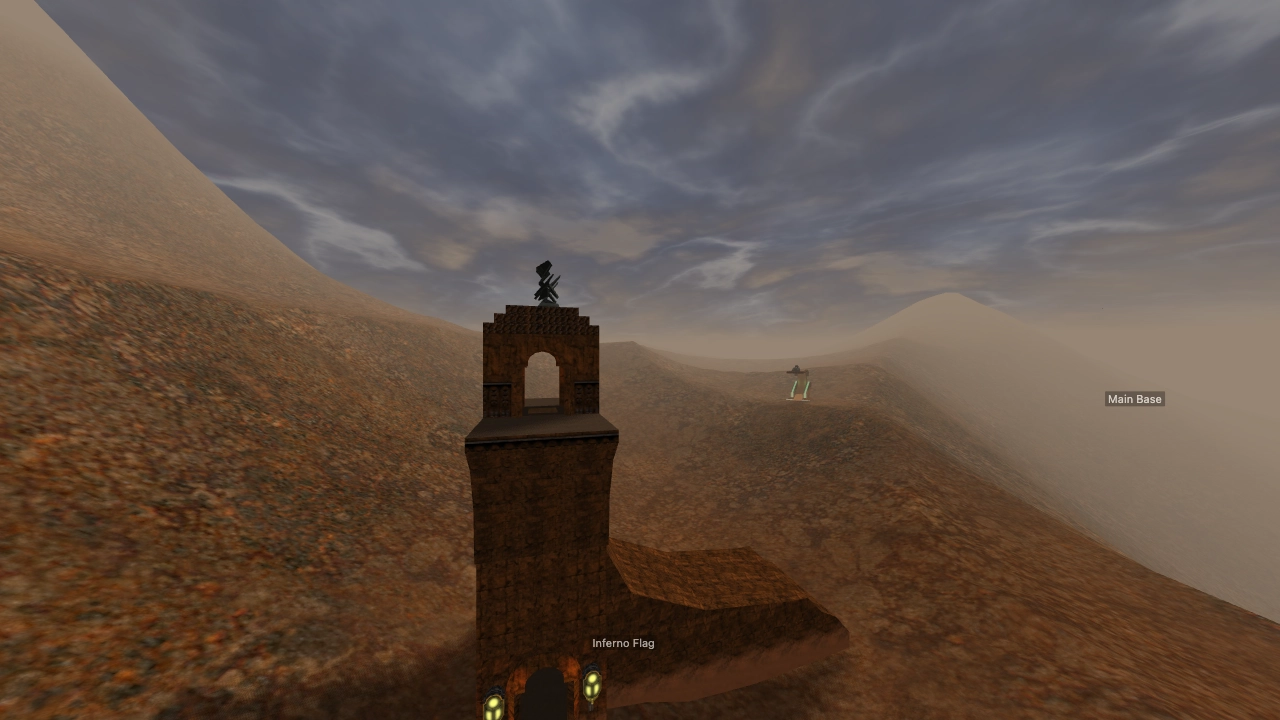1280x720 pixels.
Task: Click the white landing pad base near Main Base
Action: click(x=798, y=400)
